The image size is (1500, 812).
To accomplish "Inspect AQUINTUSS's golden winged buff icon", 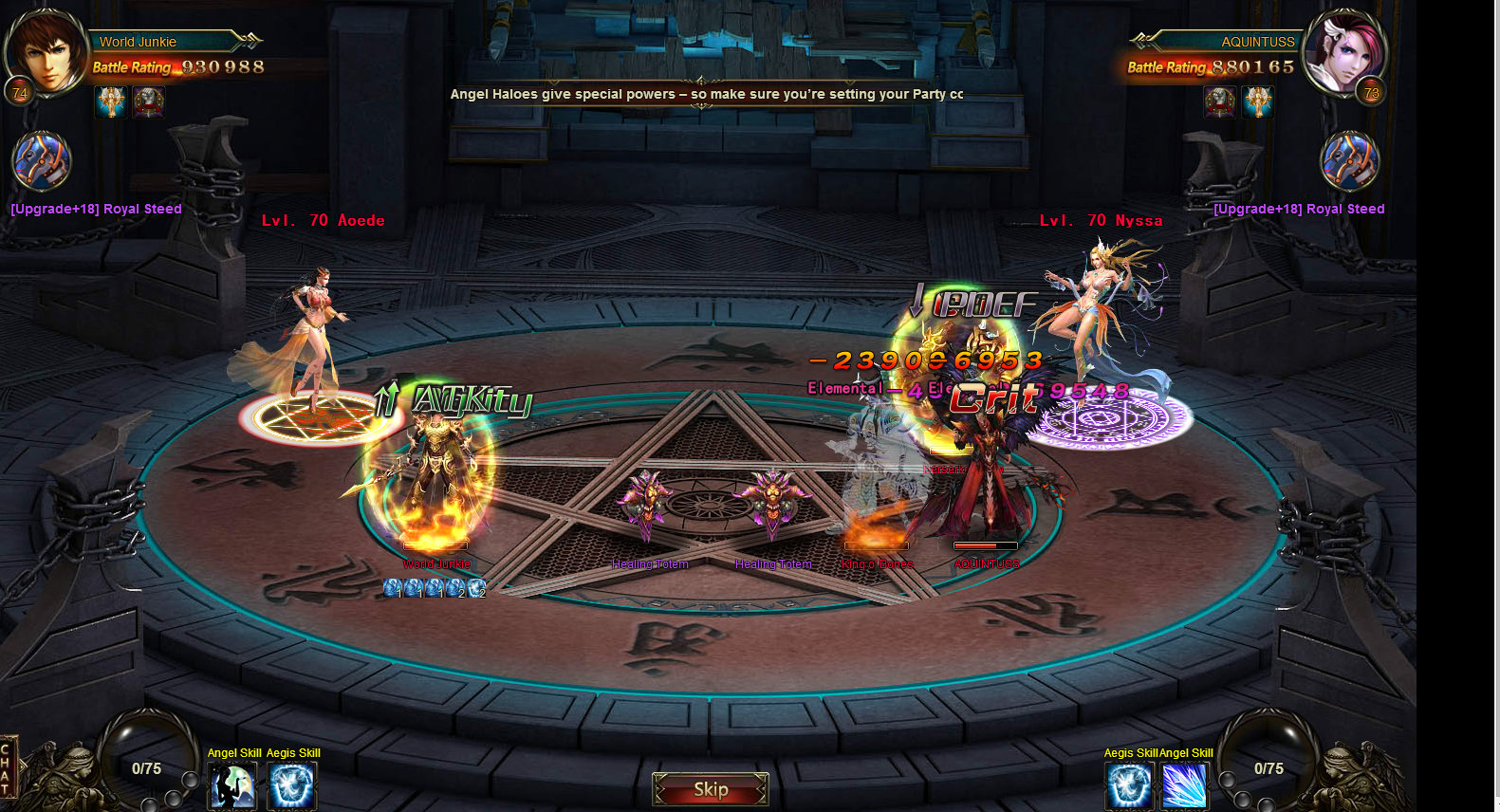I will pyautogui.click(x=1258, y=101).
